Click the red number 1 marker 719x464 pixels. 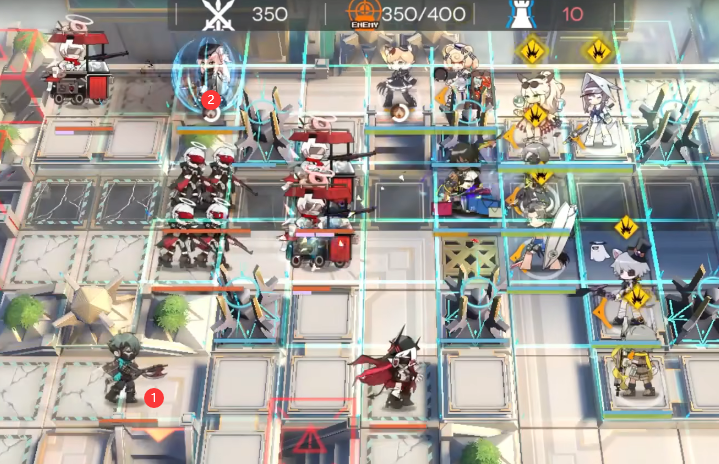click(153, 397)
